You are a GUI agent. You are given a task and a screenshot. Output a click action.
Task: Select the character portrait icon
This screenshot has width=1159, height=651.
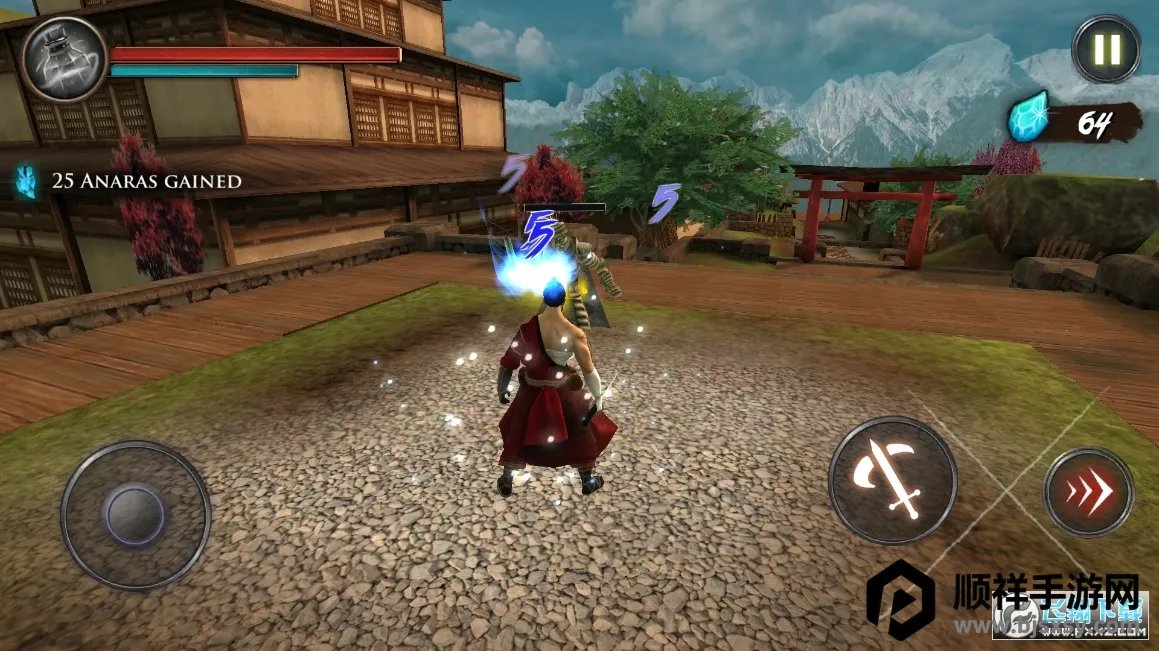coord(64,58)
